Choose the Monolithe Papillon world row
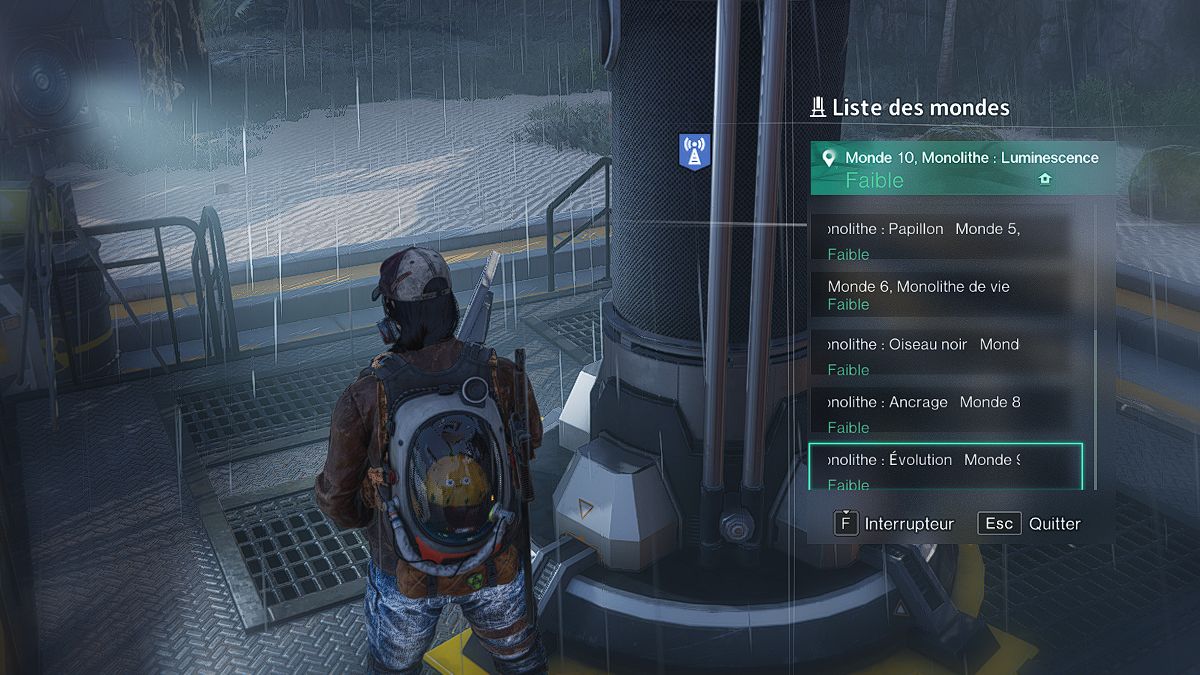The height and width of the screenshot is (675, 1200). pyautogui.click(x=940, y=239)
